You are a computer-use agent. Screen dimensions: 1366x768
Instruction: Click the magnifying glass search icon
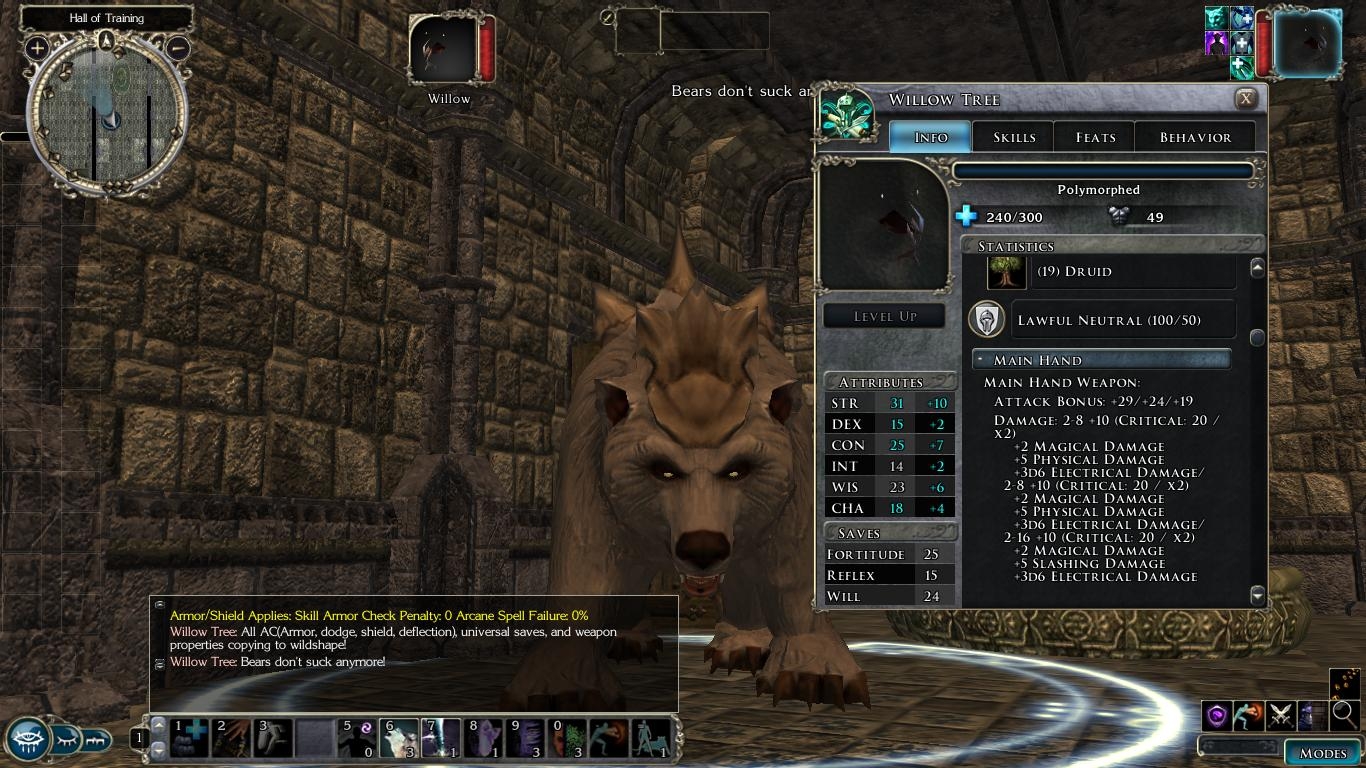tap(1344, 714)
